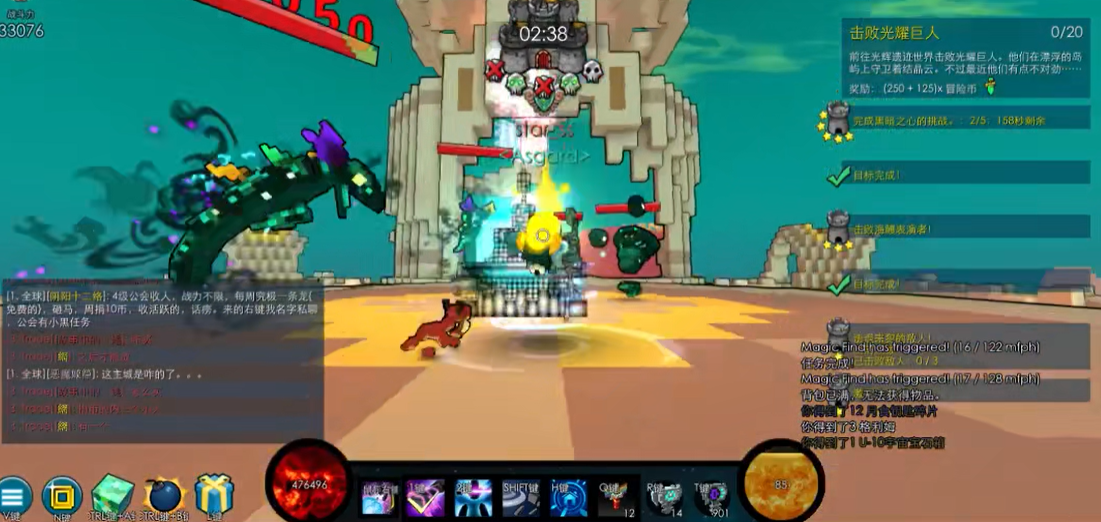The width and height of the screenshot is (1101, 522).
Task: Trigger the SHIFT-key dodge ability
Action: [521, 497]
